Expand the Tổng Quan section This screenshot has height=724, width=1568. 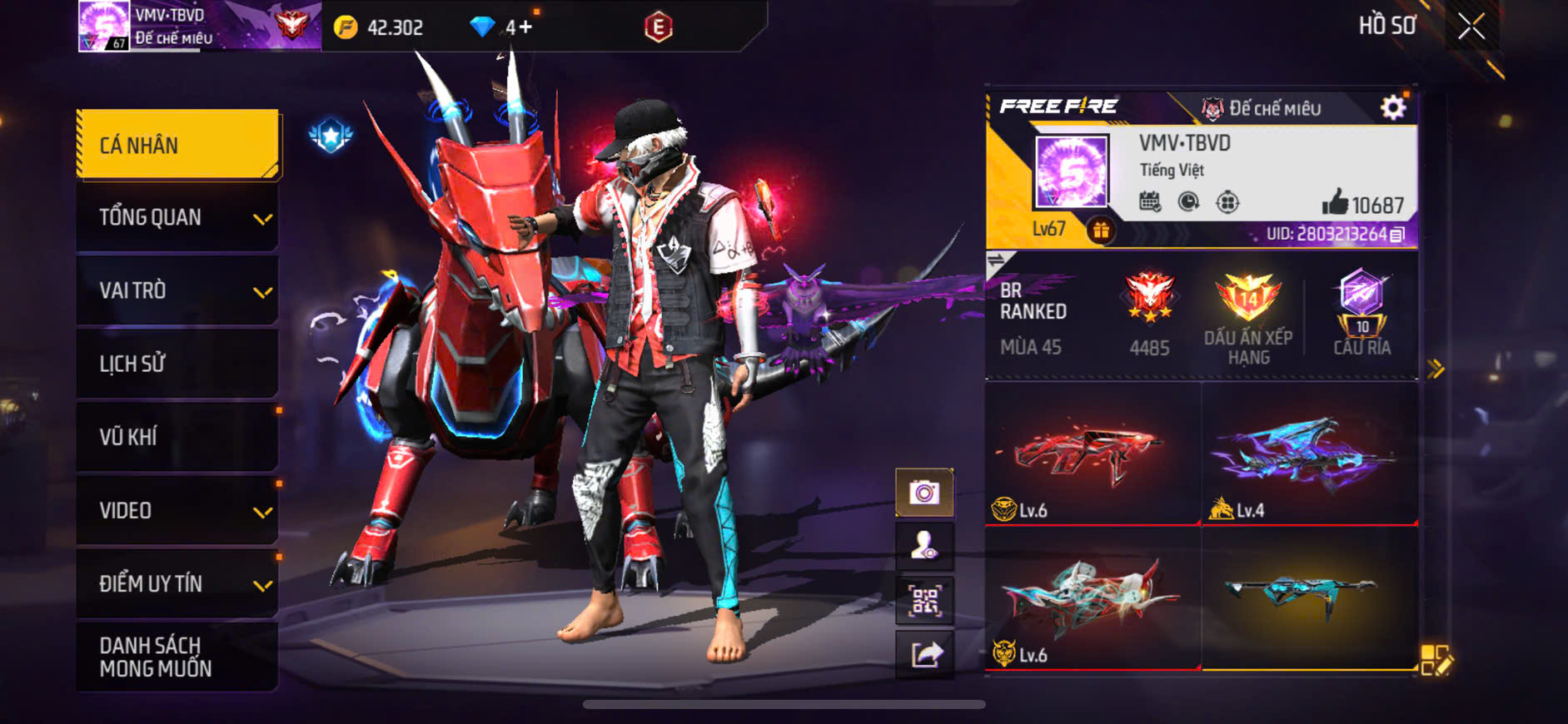point(178,218)
